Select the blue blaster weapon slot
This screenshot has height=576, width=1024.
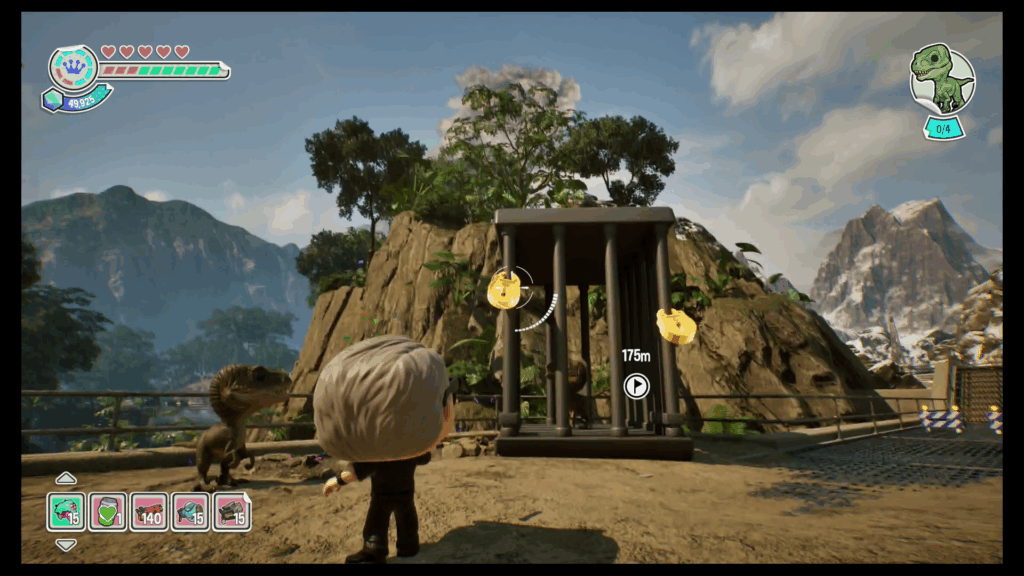(190, 511)
